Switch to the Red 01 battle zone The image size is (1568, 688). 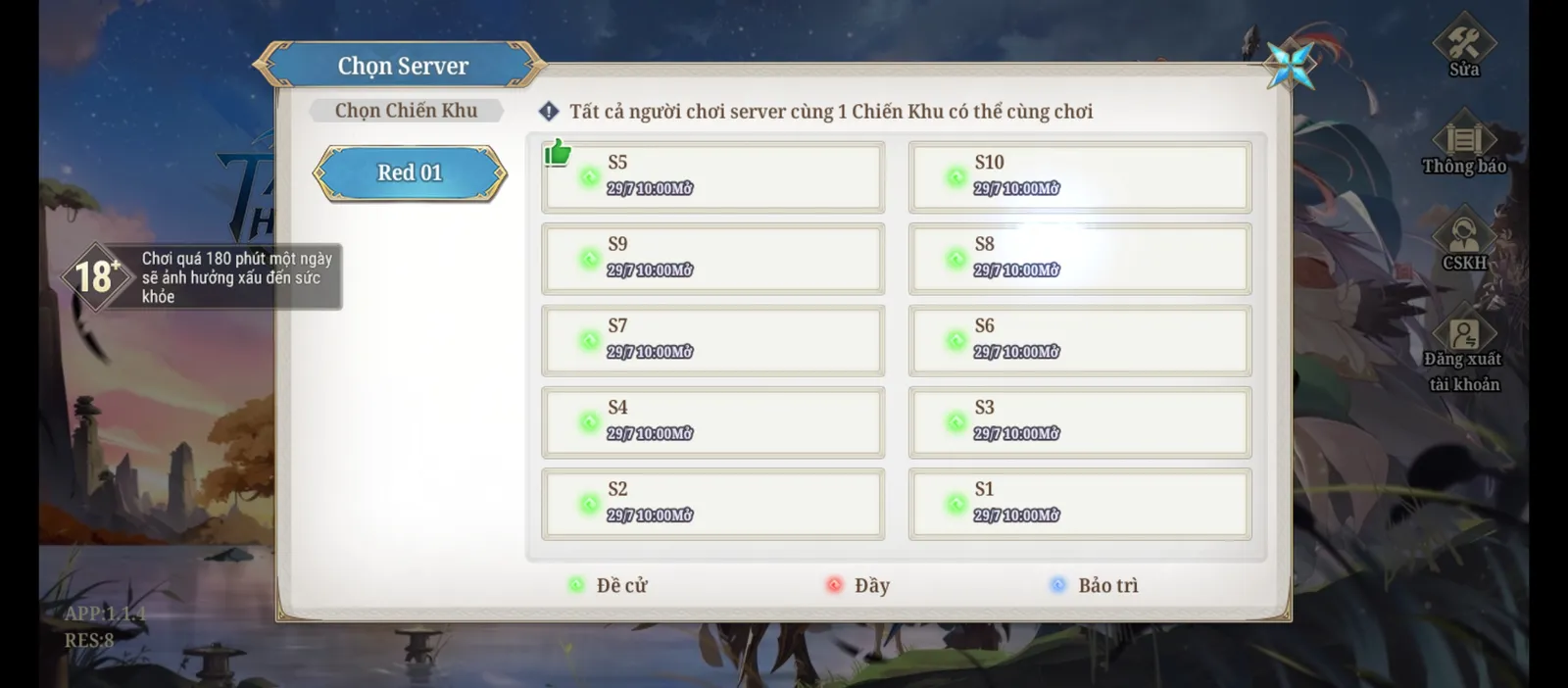coord(410,173)
